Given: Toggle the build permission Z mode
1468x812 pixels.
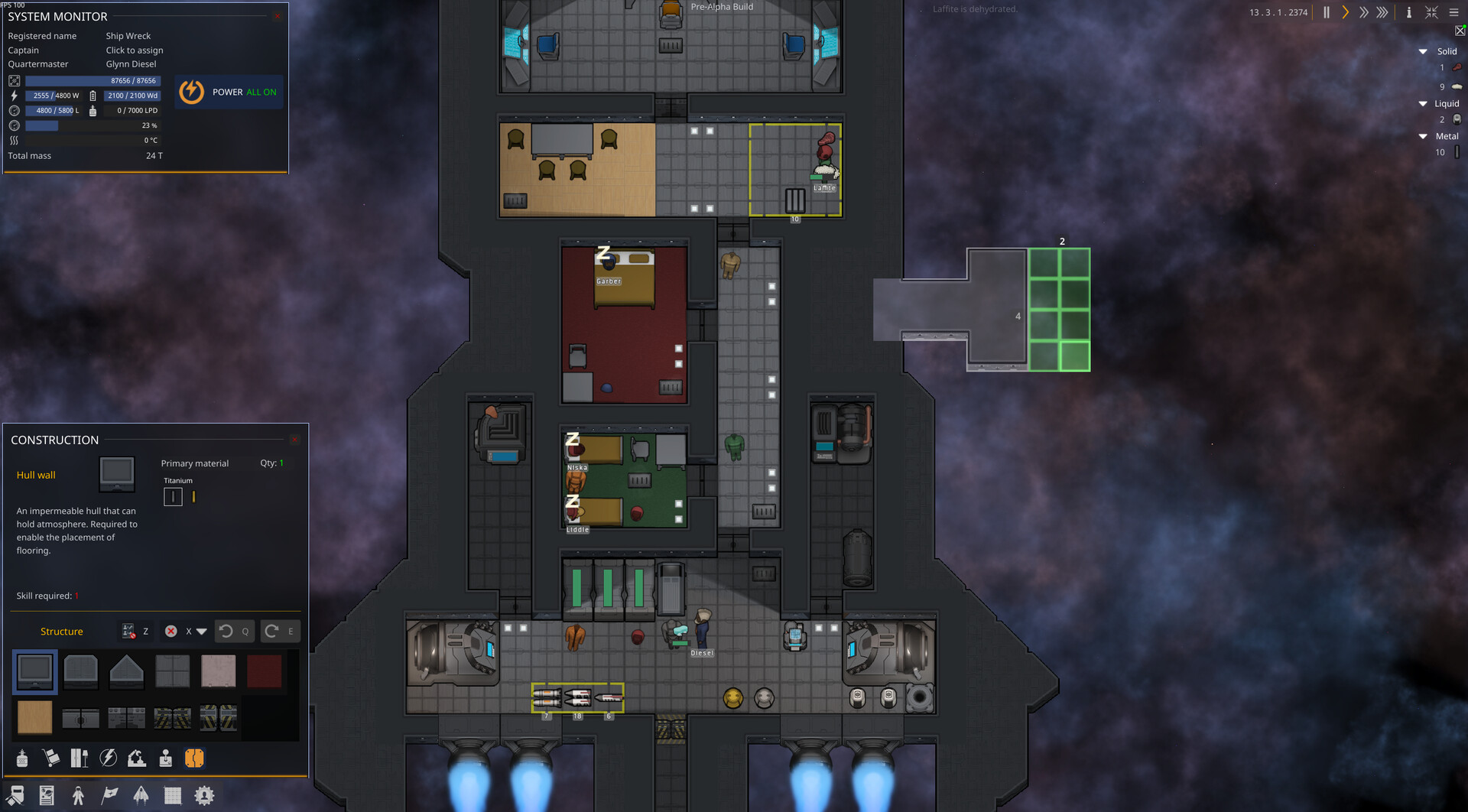Looking at the screenshot, I should click(x=128, y=632).
